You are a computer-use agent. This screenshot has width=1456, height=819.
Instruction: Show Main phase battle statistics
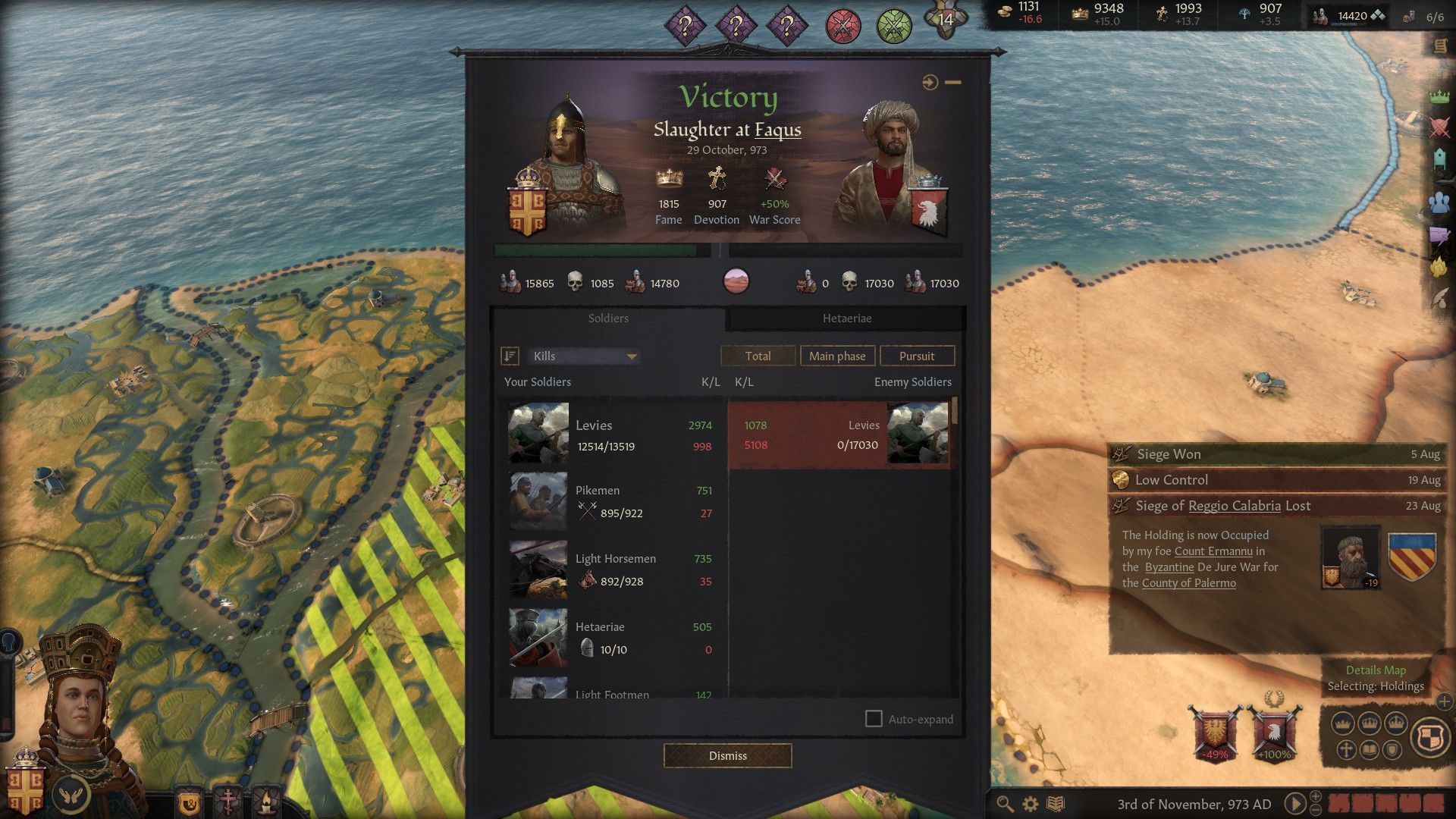[837, 356]
